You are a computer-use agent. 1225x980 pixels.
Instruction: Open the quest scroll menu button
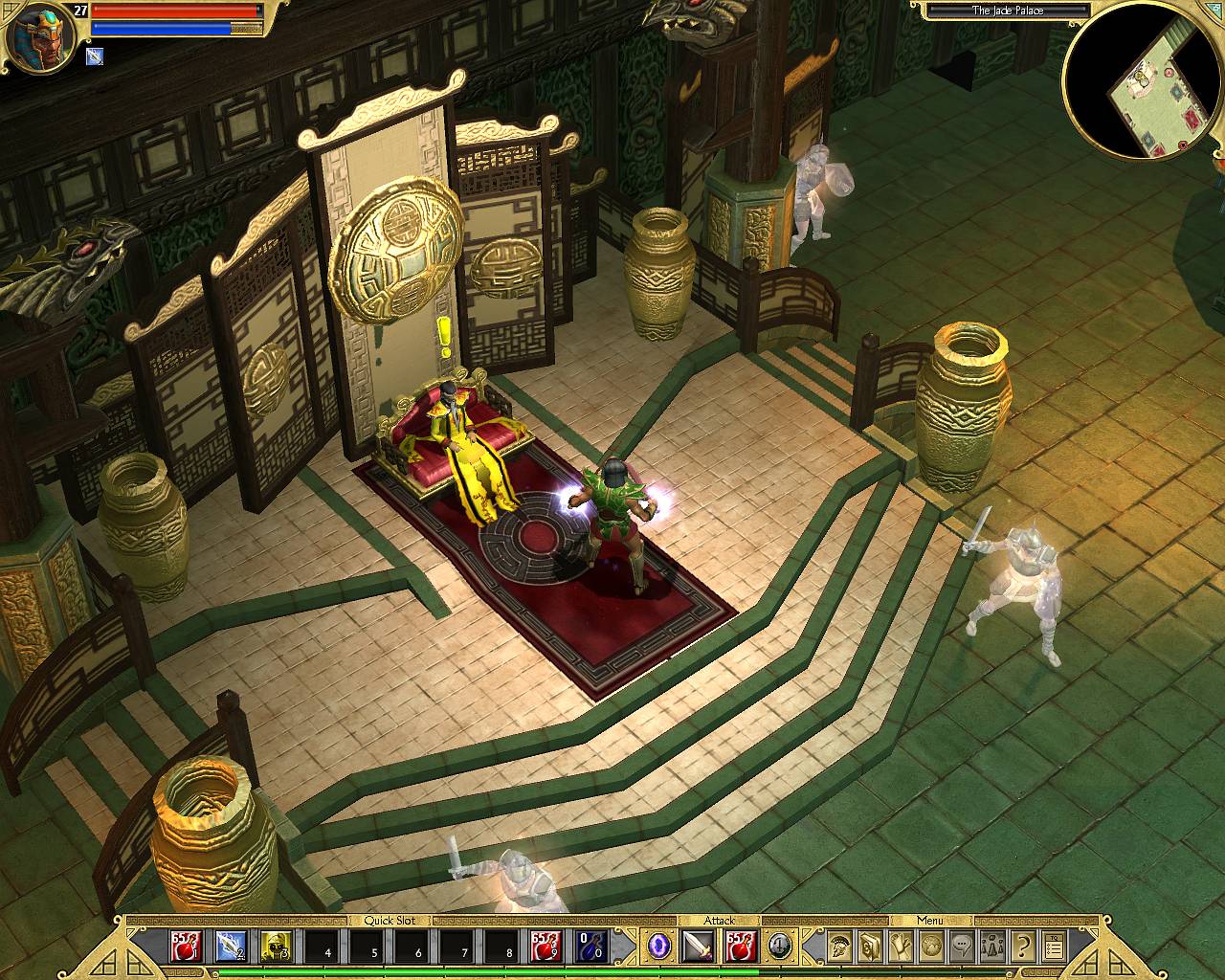[x=902, y=947]
